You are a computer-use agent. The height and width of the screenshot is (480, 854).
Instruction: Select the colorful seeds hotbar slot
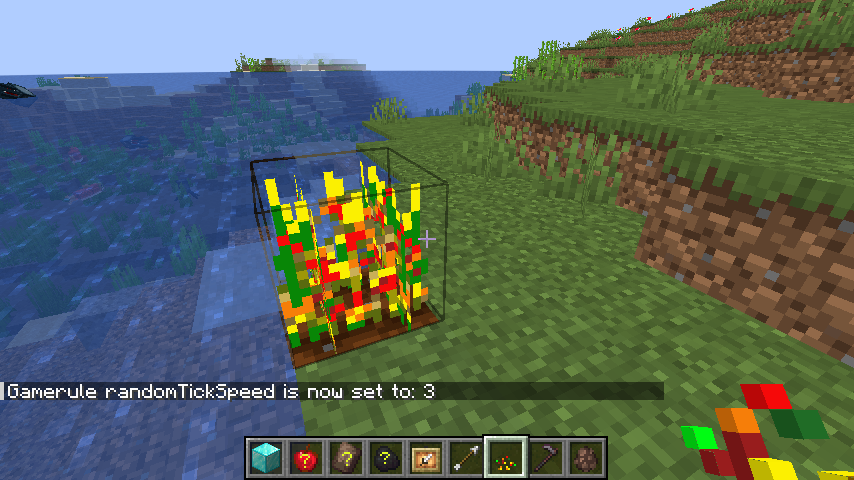coord(506,458)
